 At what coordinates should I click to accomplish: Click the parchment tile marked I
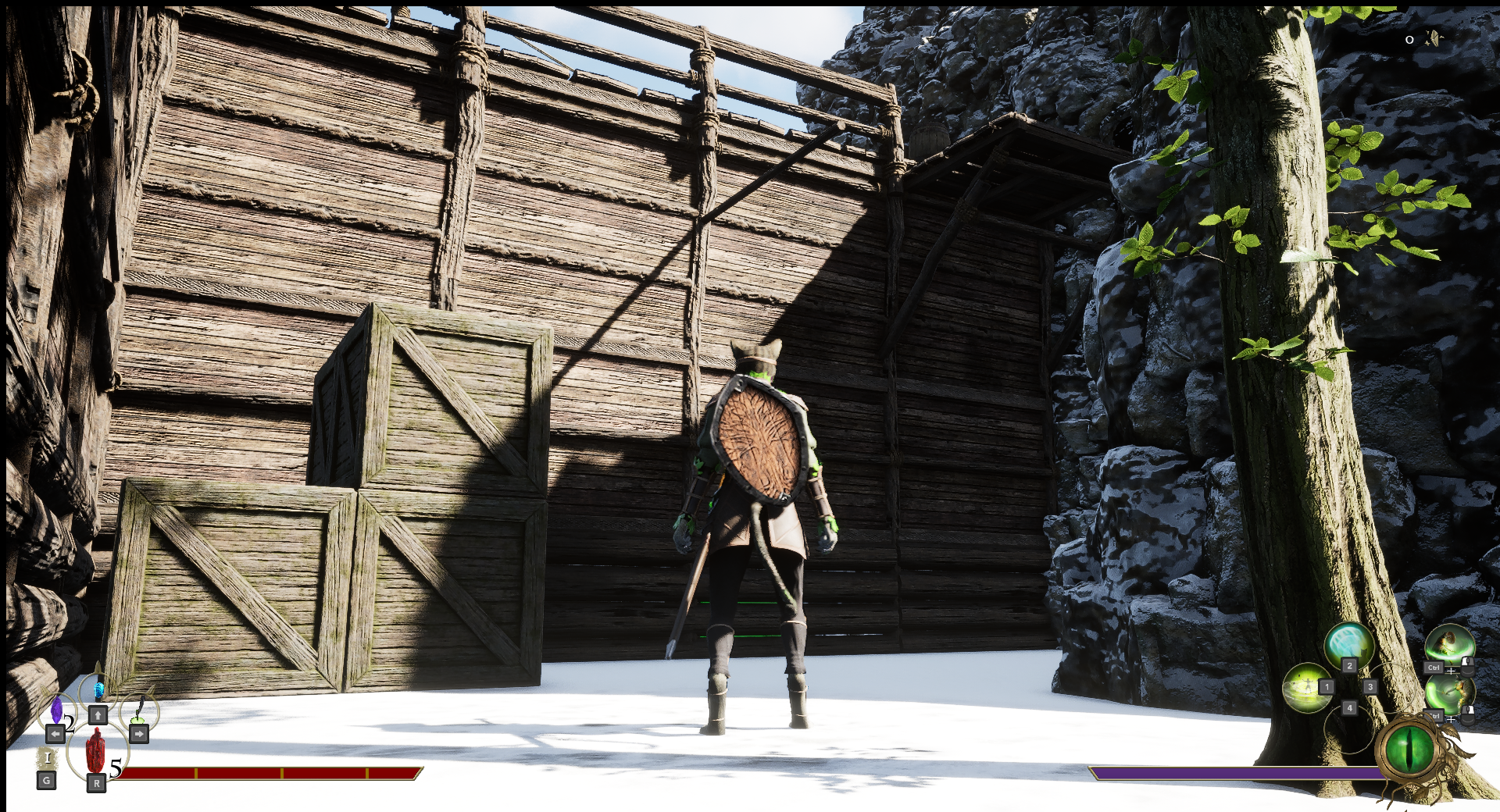click(48, 757)
